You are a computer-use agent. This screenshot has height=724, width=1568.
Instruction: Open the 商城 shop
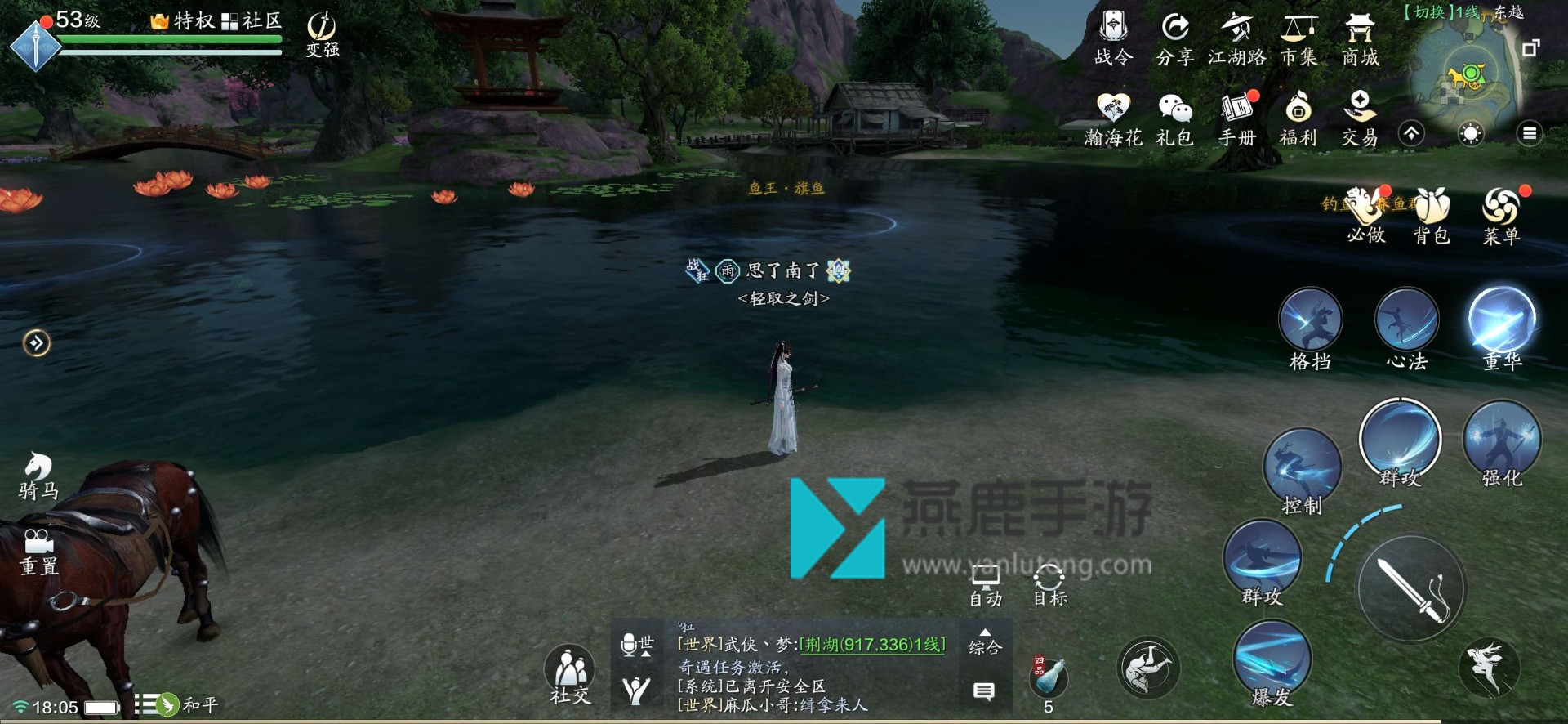coord(1360,38)
